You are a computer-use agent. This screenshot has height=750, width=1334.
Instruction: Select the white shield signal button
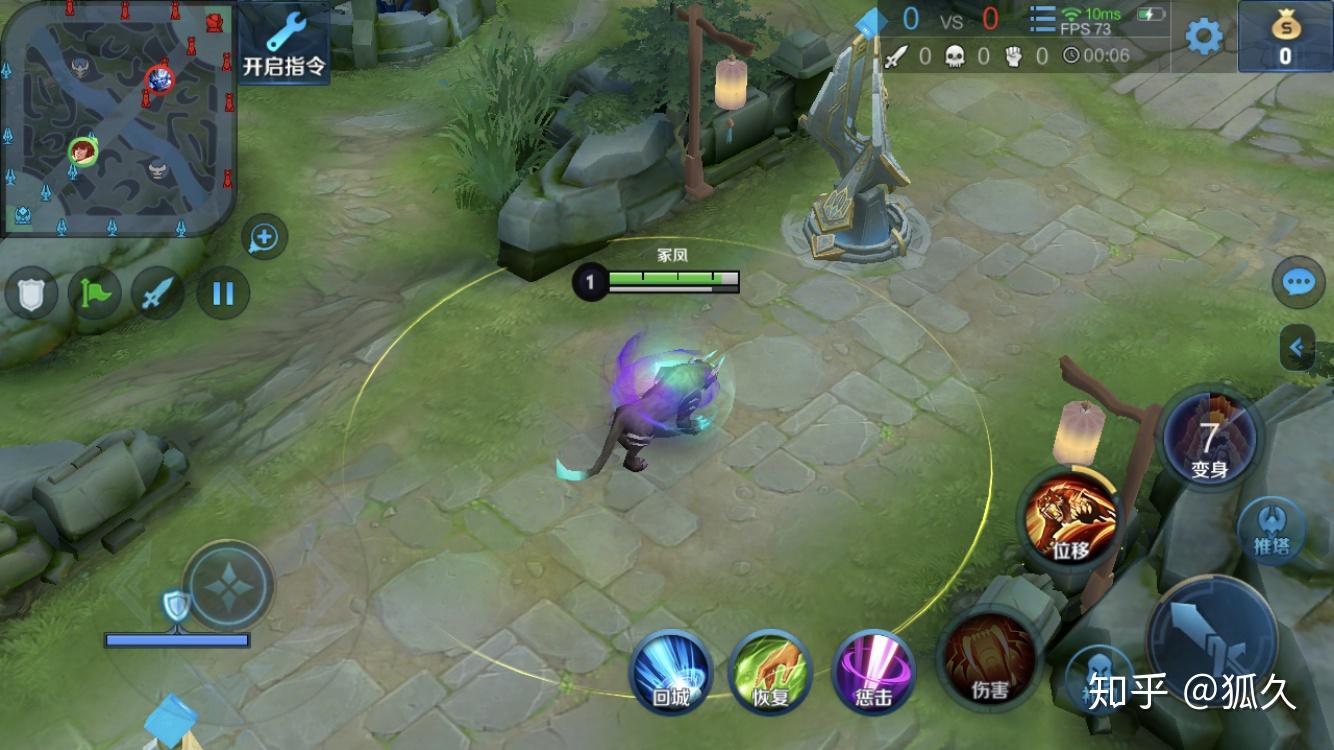tap(32, 294)
